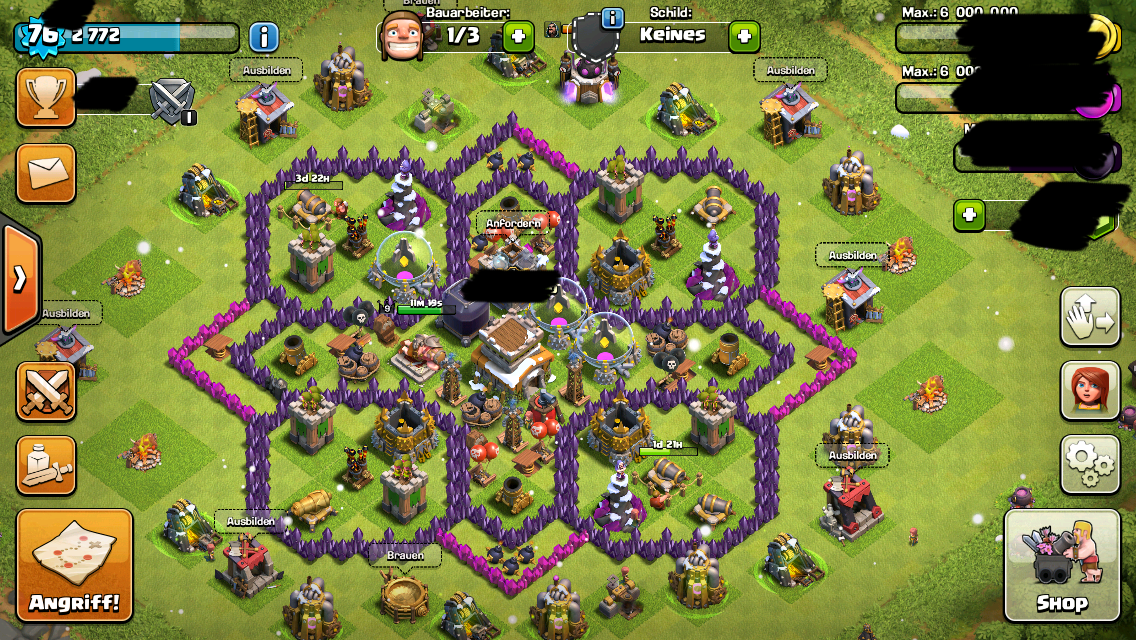
Task: Buy gems with the green plus button
Action: (968, 215)
